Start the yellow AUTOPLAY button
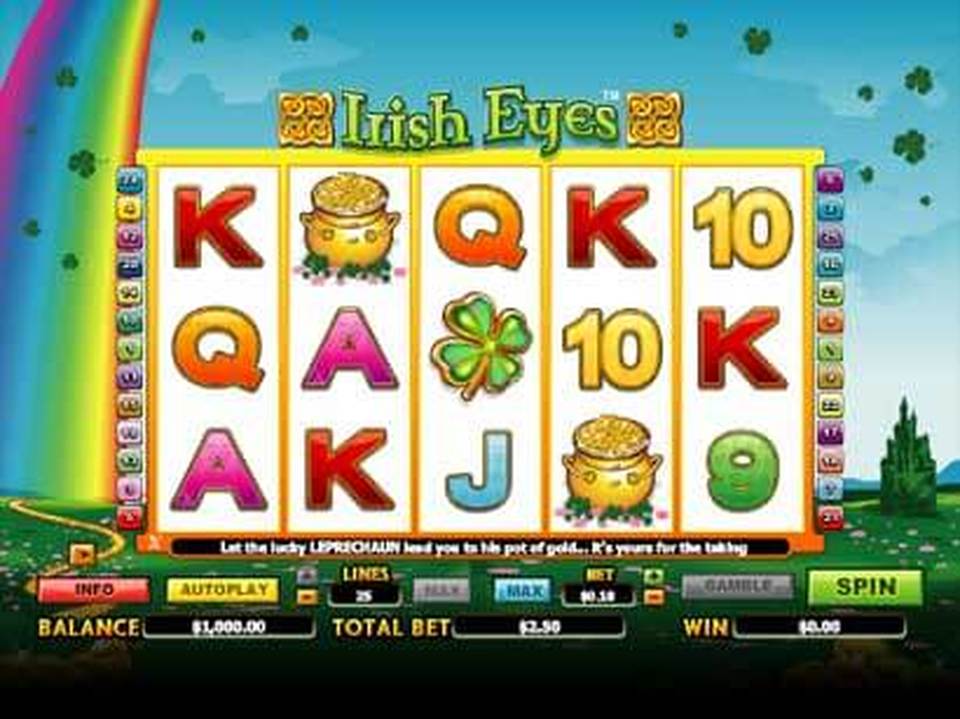This screenshot has width=960, height=719. (222, 590)
